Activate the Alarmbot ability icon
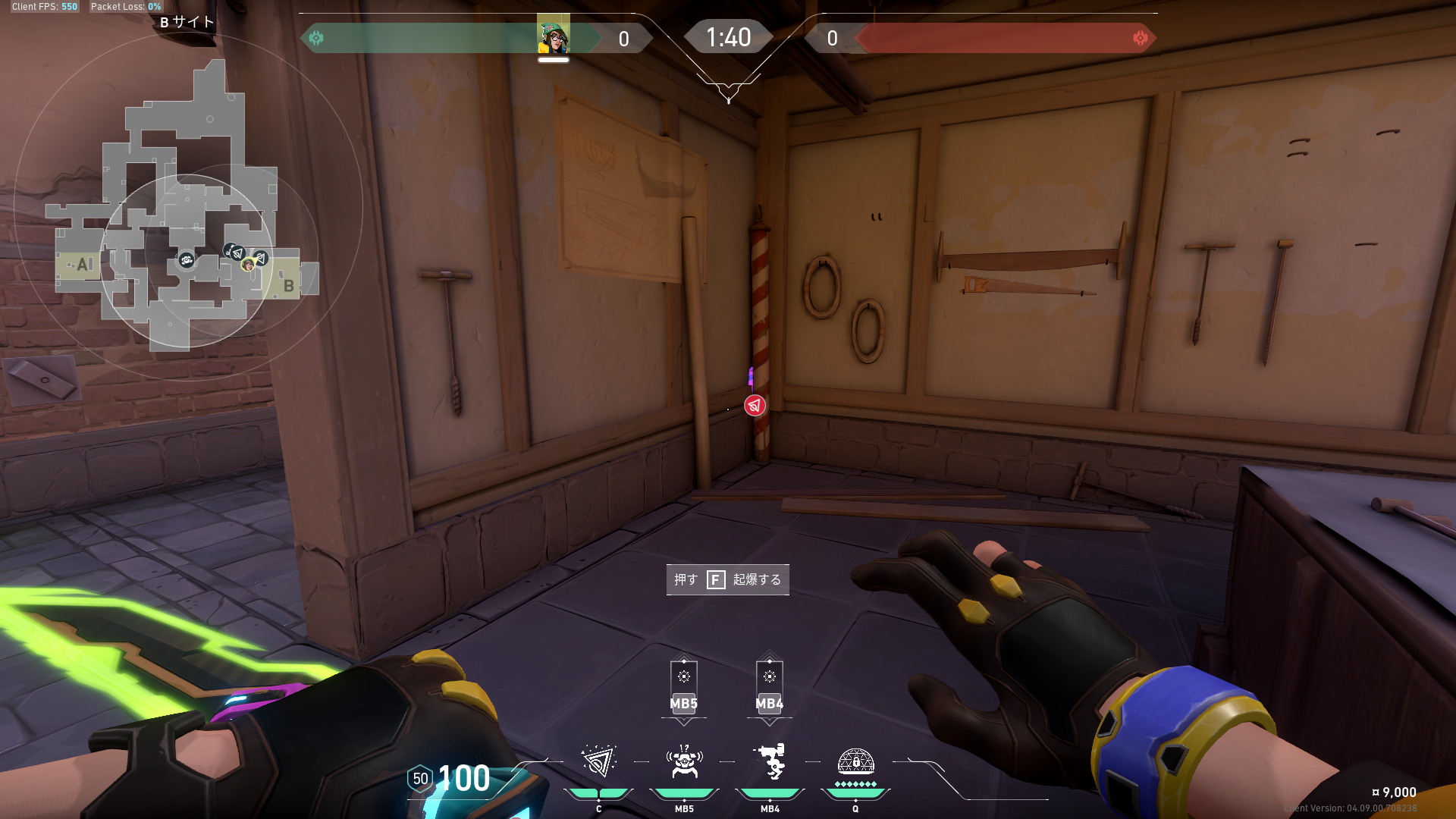 click(x=684, y=761)
